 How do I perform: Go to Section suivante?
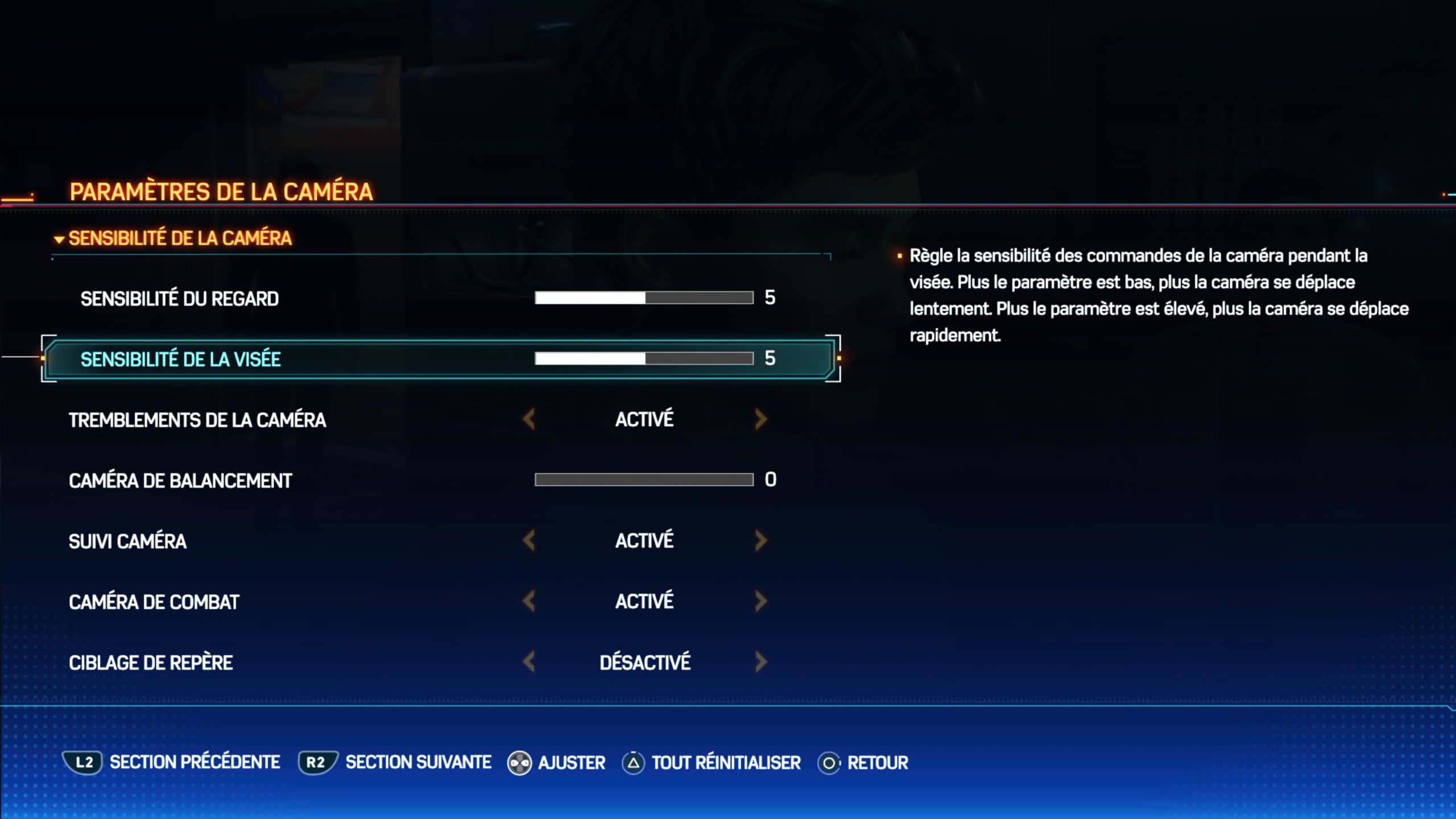tap(395, 763)
